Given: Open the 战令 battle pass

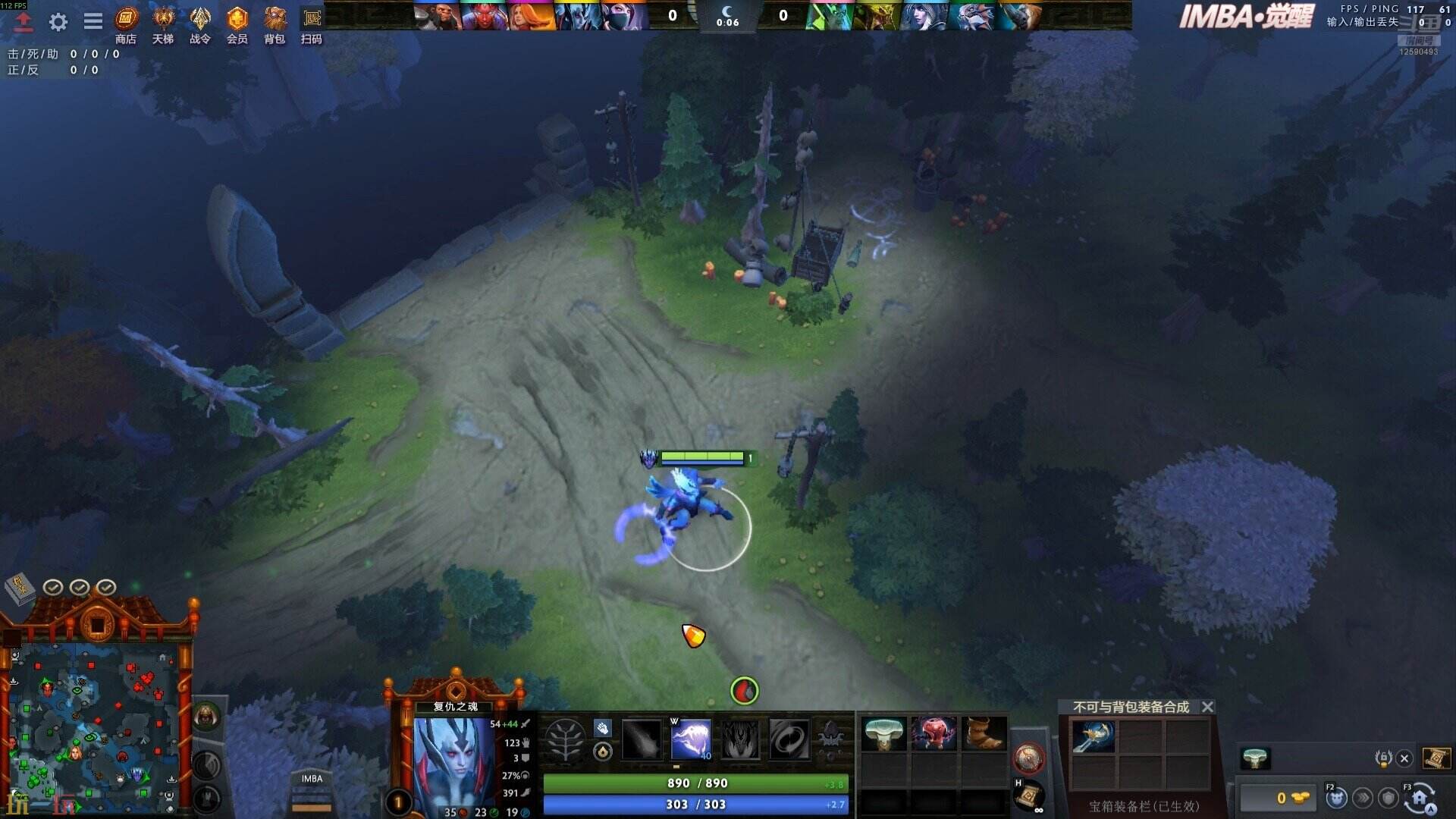Looking at the screenshot, I should point(199,23).
